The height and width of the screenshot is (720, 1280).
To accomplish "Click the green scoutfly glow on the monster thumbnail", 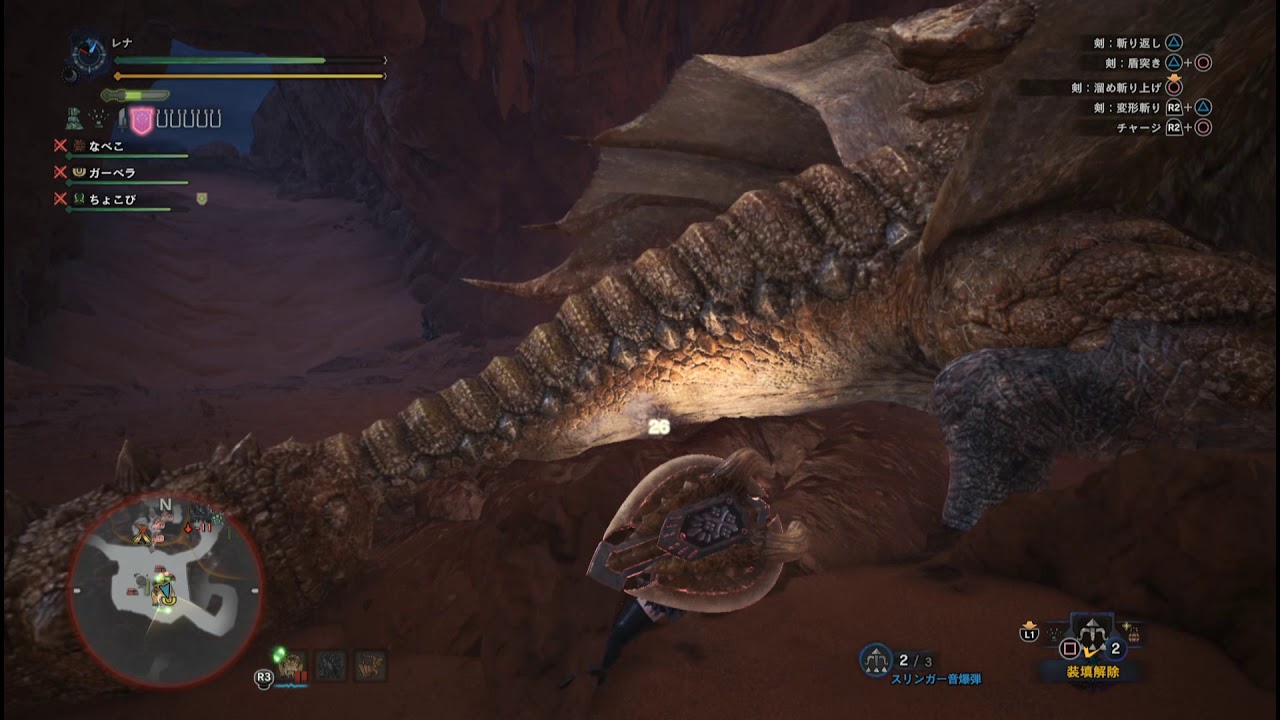I will (279, 655).
